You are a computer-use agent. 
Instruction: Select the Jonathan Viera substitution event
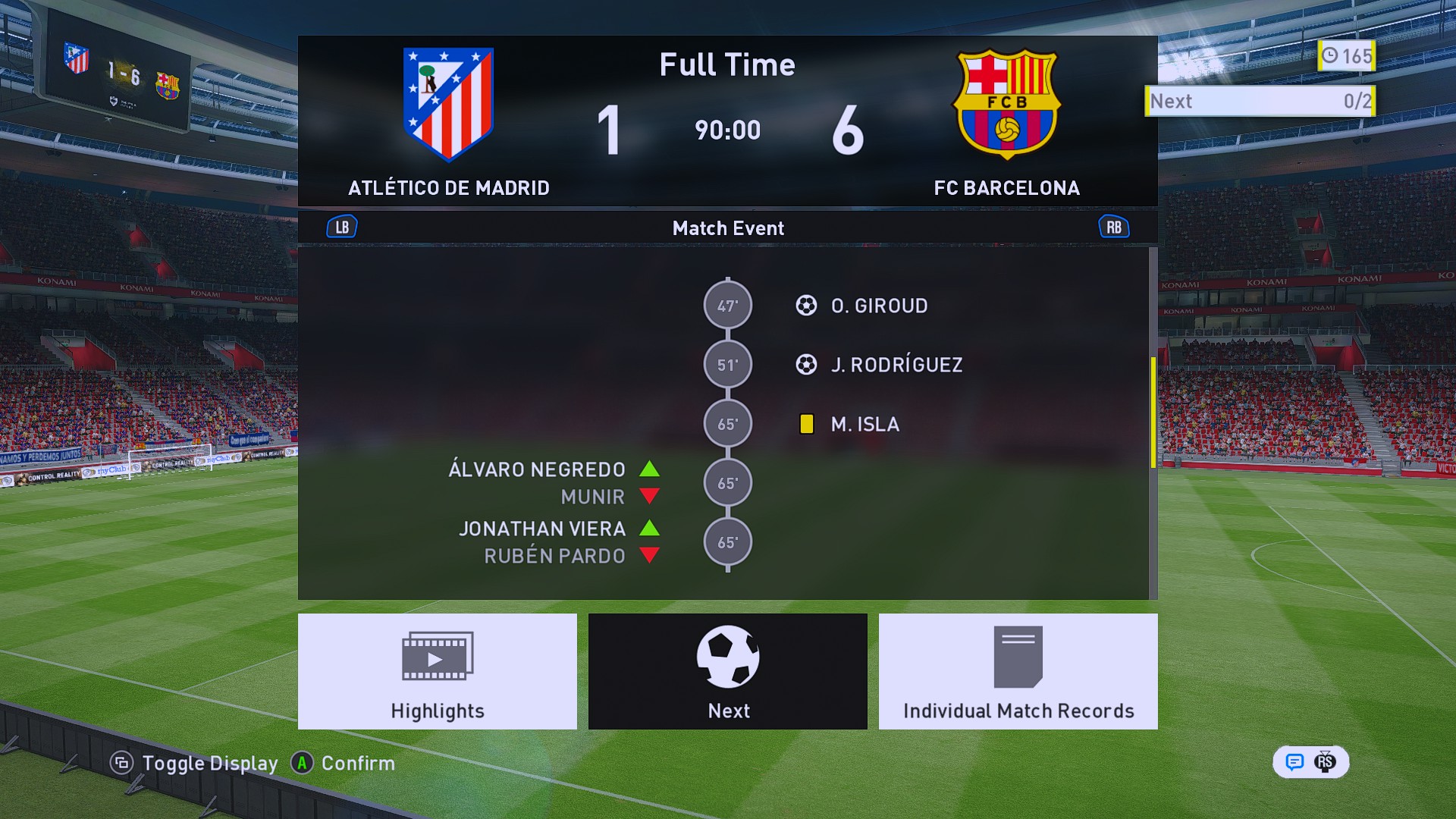(542, 529)
